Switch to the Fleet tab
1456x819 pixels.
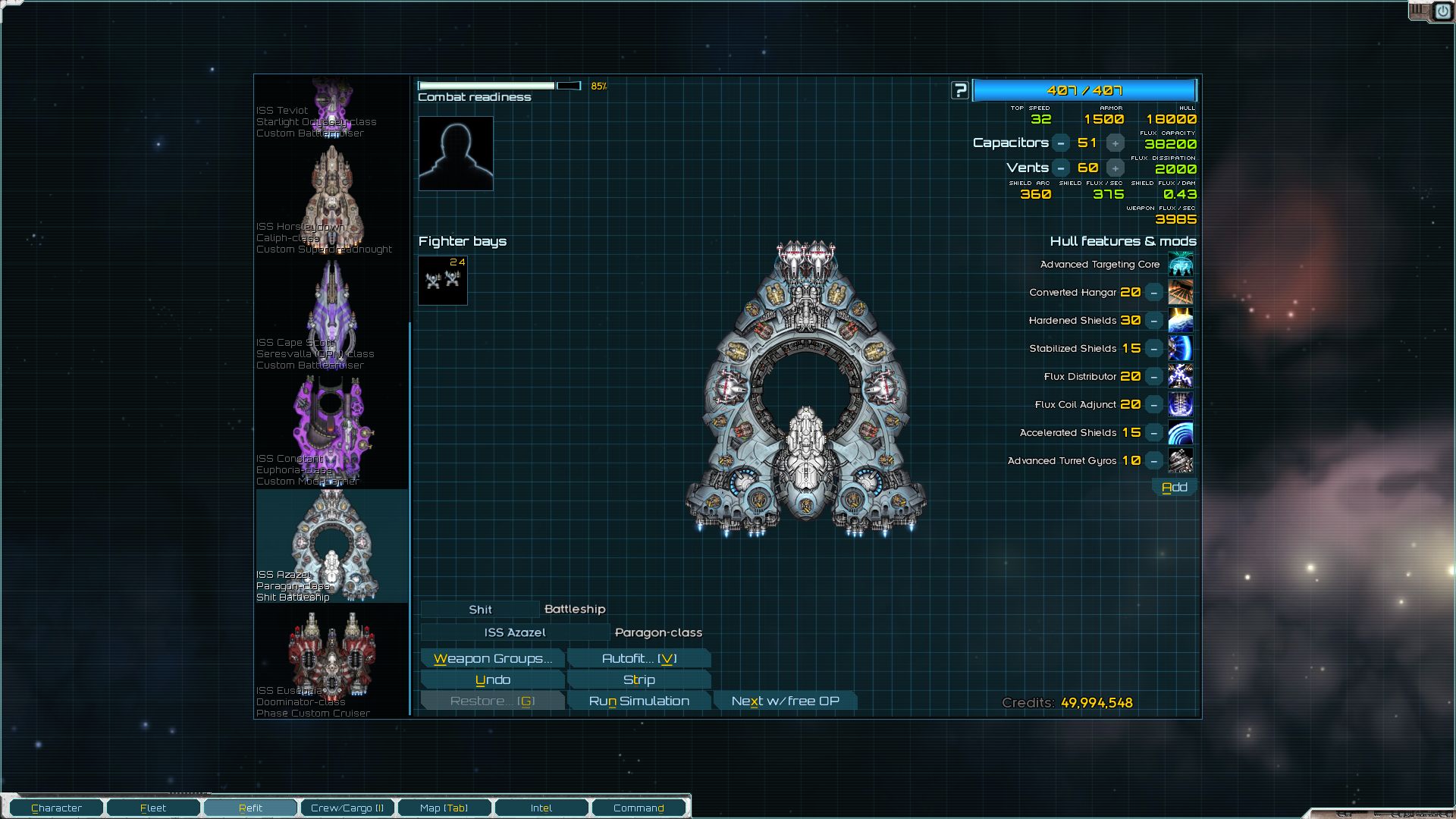(x=152, y=808)
